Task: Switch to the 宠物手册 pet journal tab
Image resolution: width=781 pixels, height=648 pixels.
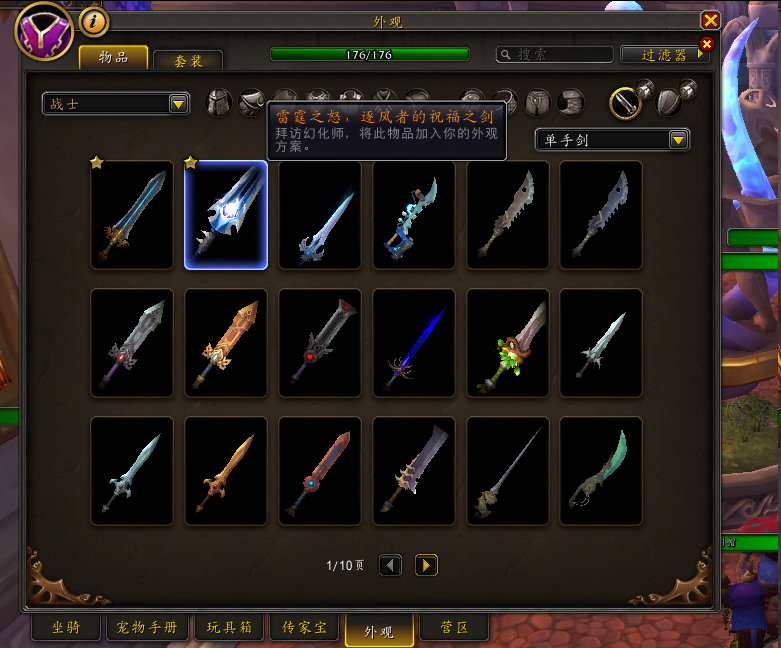Action: (147, 628)
